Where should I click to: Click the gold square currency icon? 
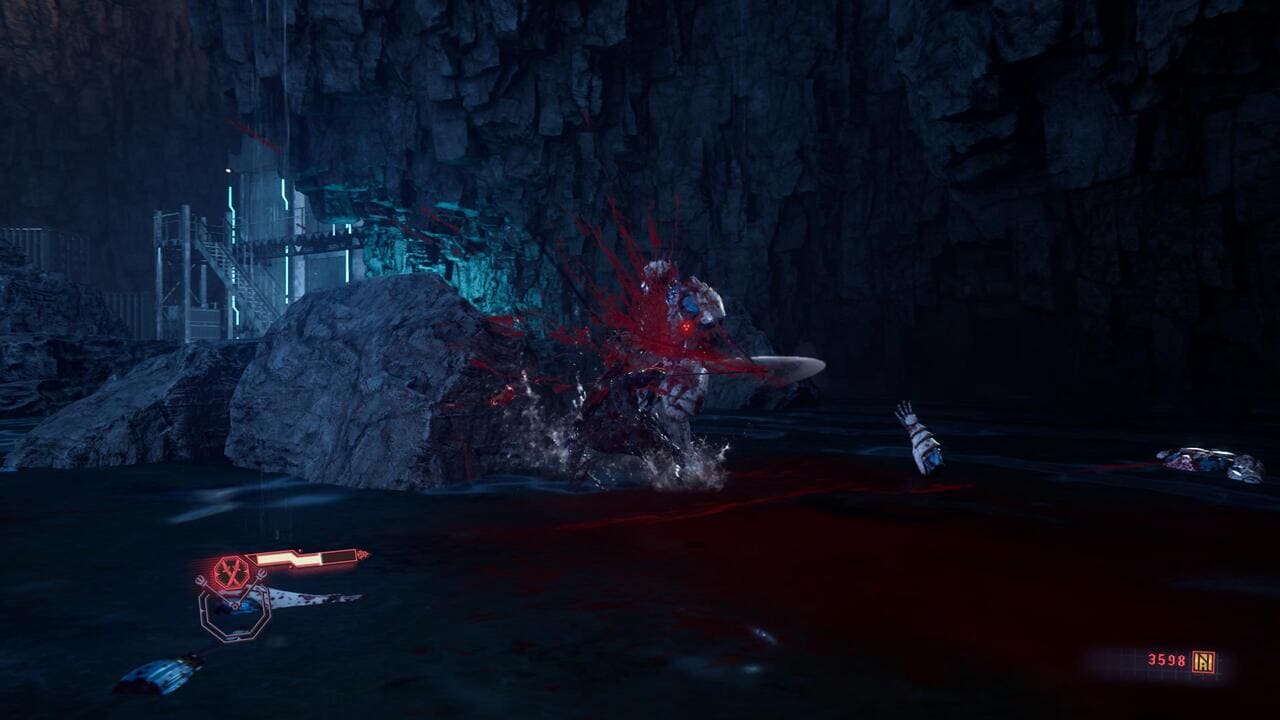point(1203,661)
